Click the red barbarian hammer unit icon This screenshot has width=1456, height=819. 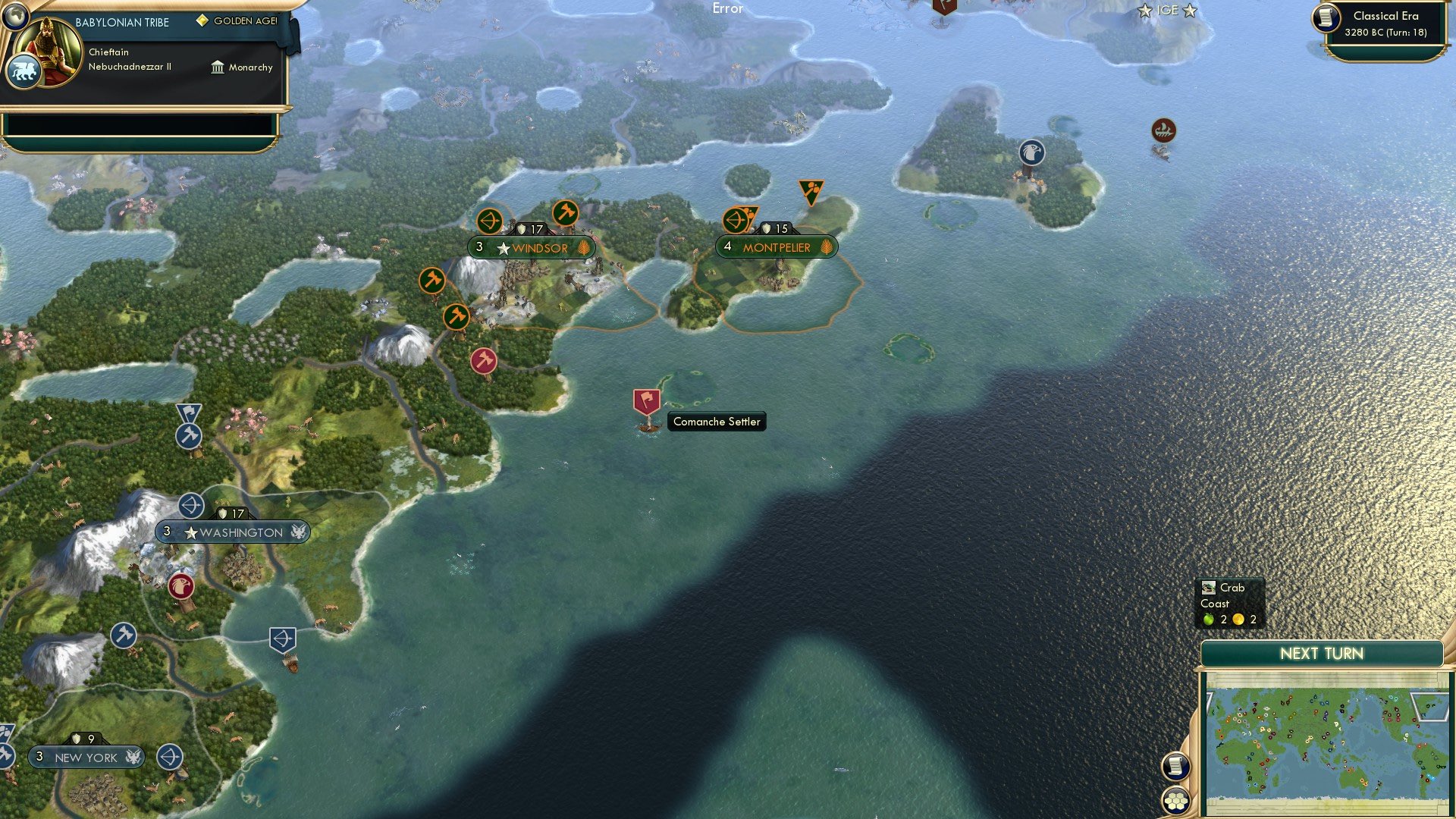483,362
